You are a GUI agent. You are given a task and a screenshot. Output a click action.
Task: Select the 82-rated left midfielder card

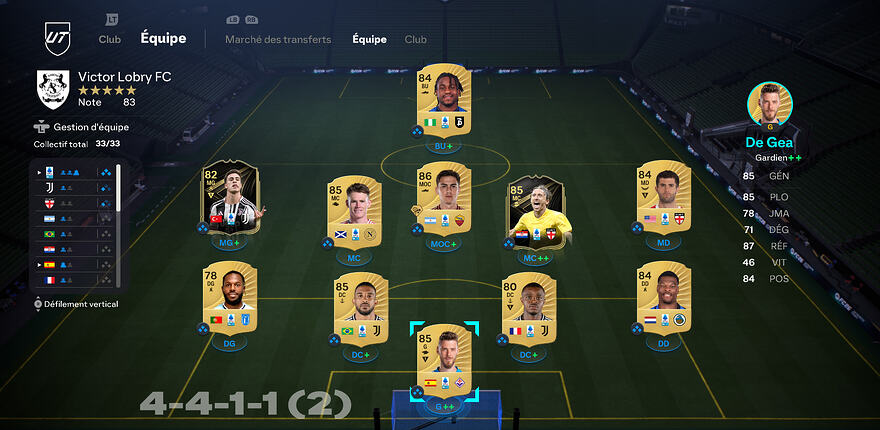tap(229, 198)
